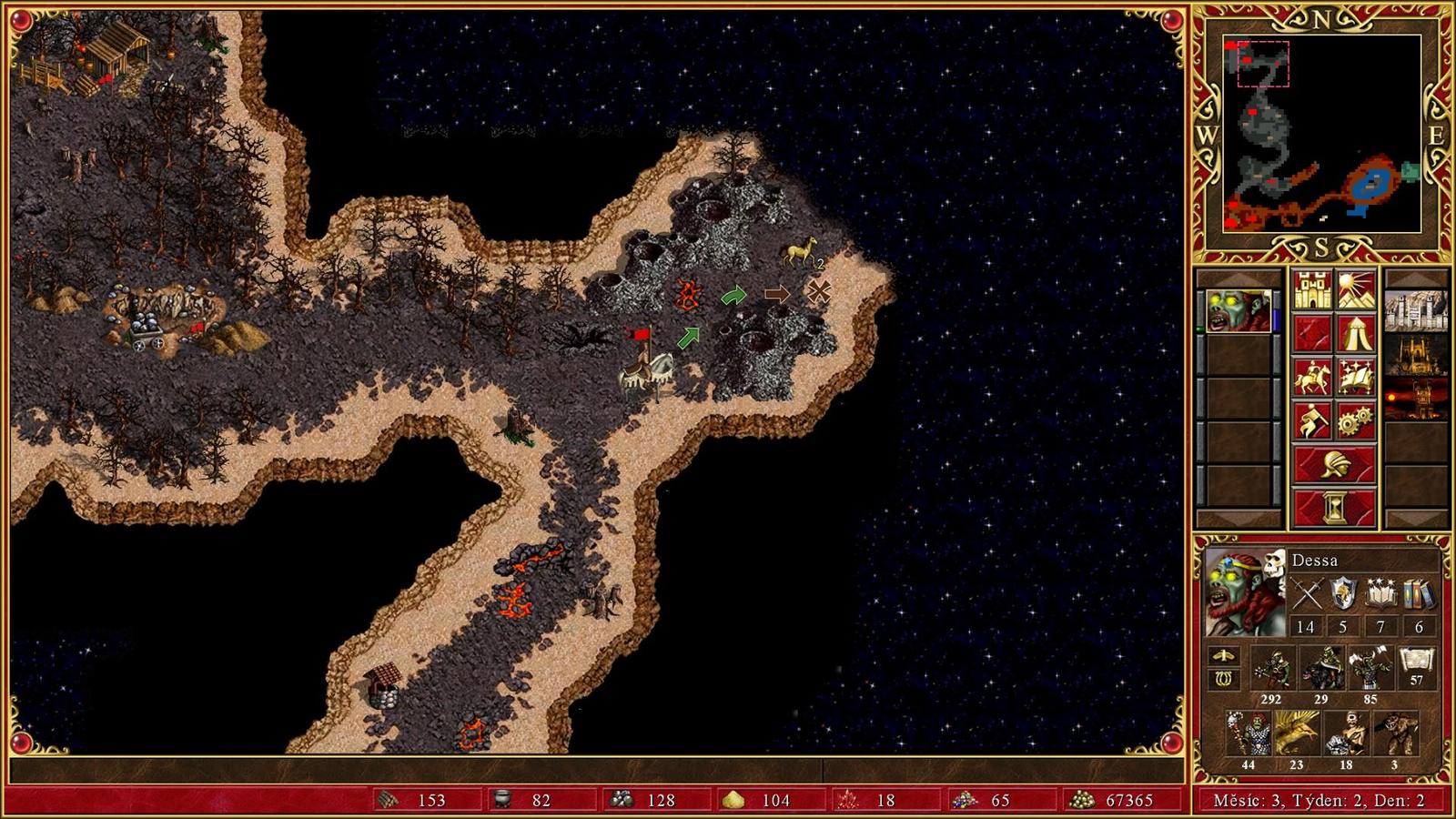Select the 292 orcs army stack
1456x819 pixels.
pos(1272,669)
